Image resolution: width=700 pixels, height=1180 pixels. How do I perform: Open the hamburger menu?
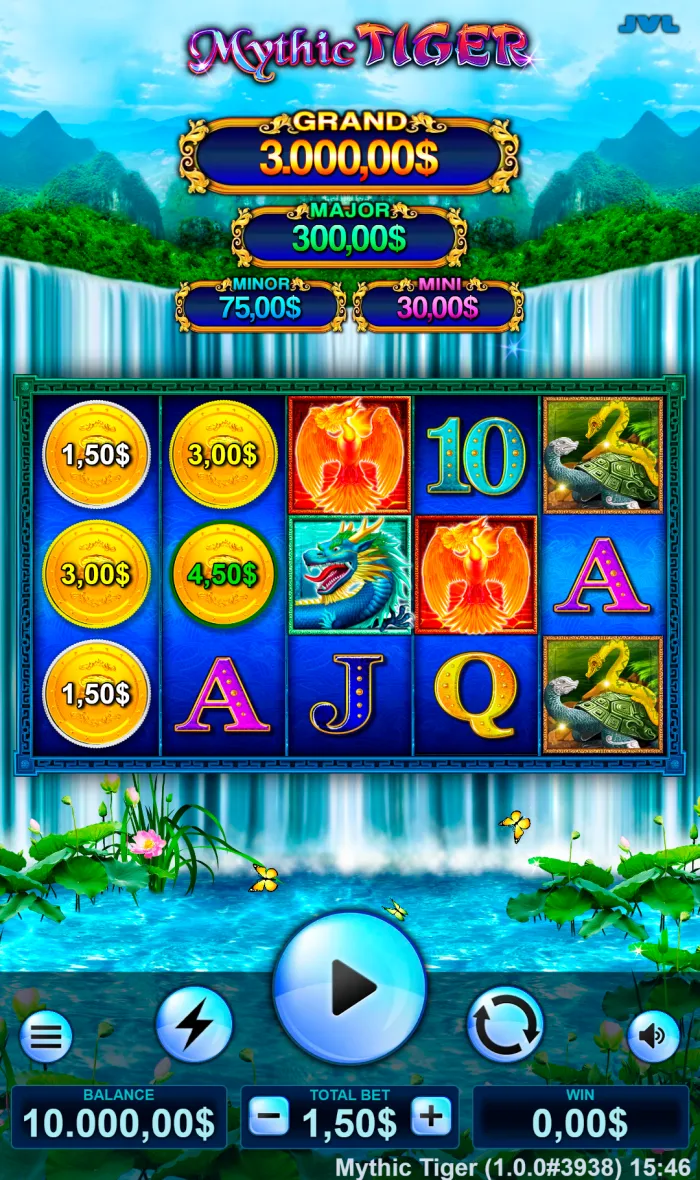(x=46, y=1037)
